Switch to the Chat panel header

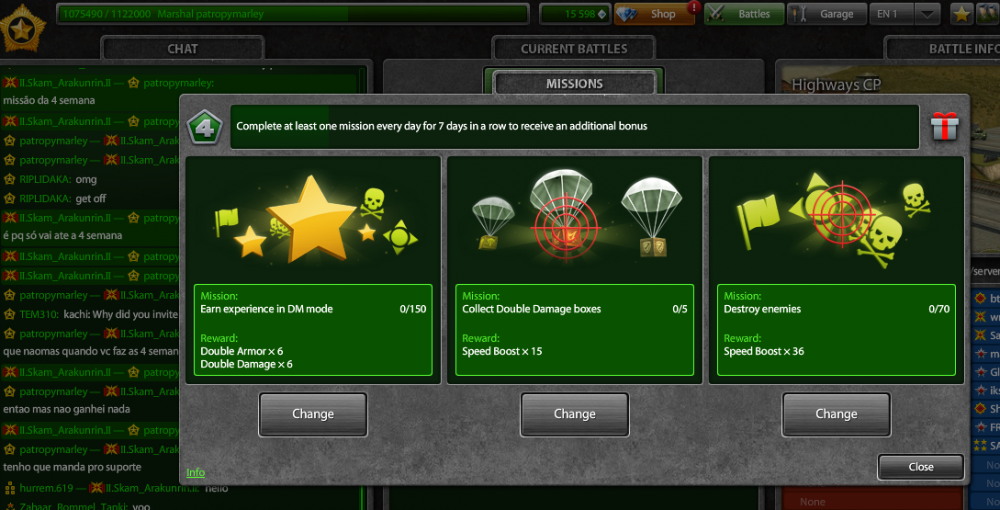[182, 48]
